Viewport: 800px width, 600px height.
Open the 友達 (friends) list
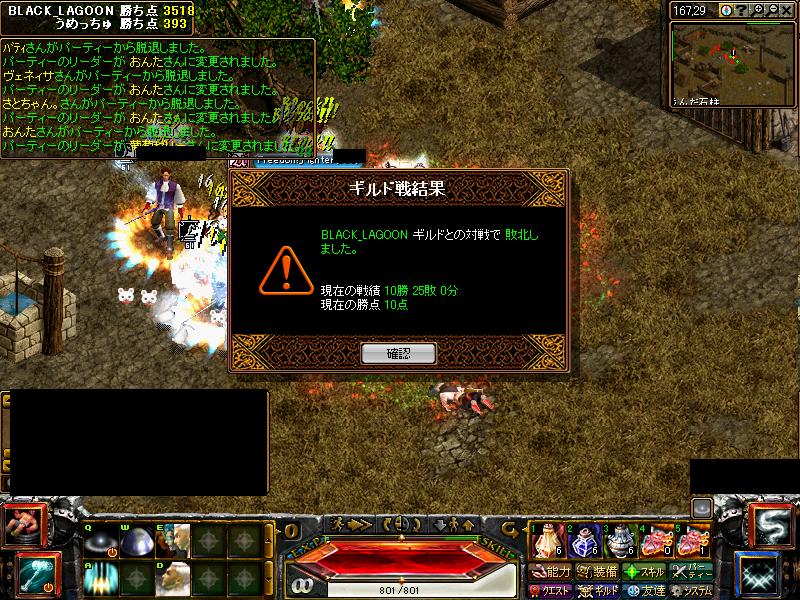click(x=645, y=590)
